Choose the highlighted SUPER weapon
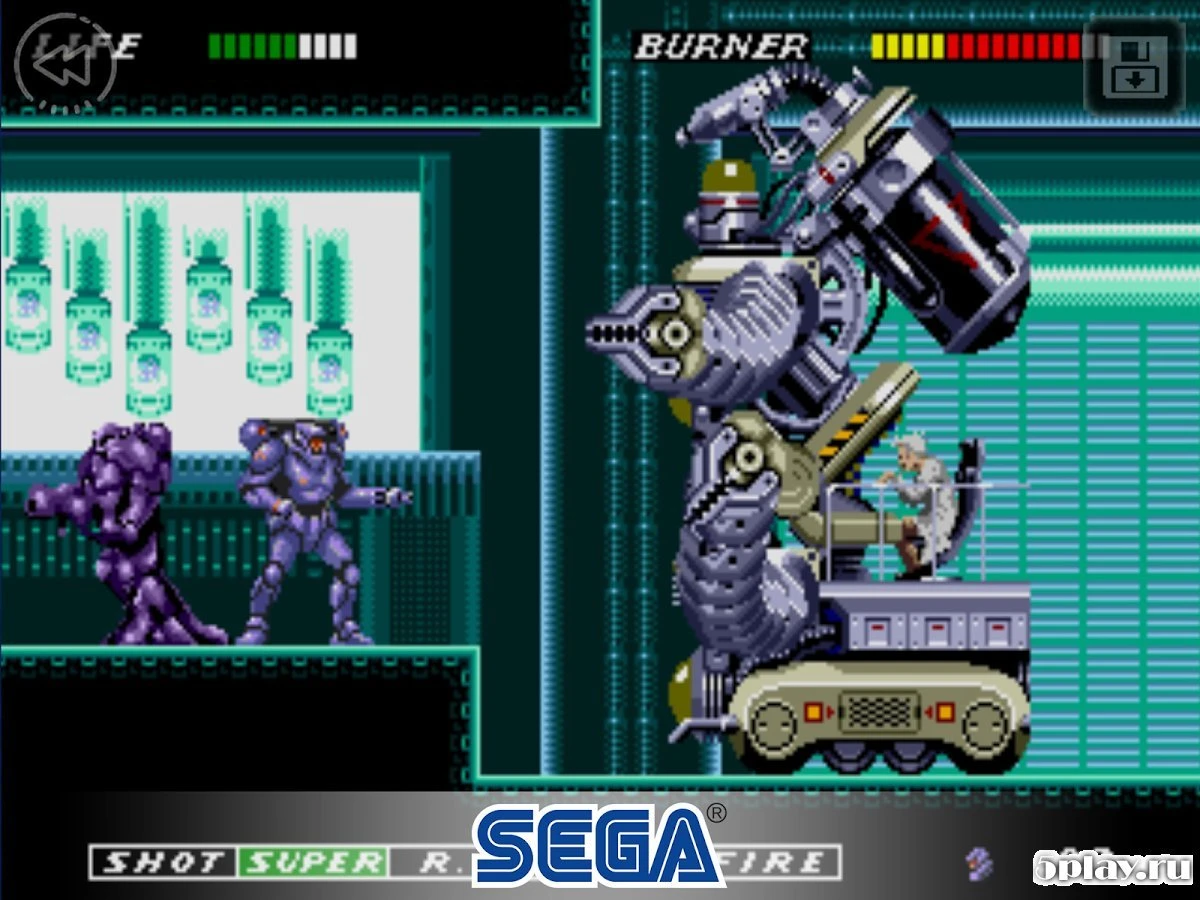Image resolution: width=1200 pixels, height=900 pixels. coord(313,863)
